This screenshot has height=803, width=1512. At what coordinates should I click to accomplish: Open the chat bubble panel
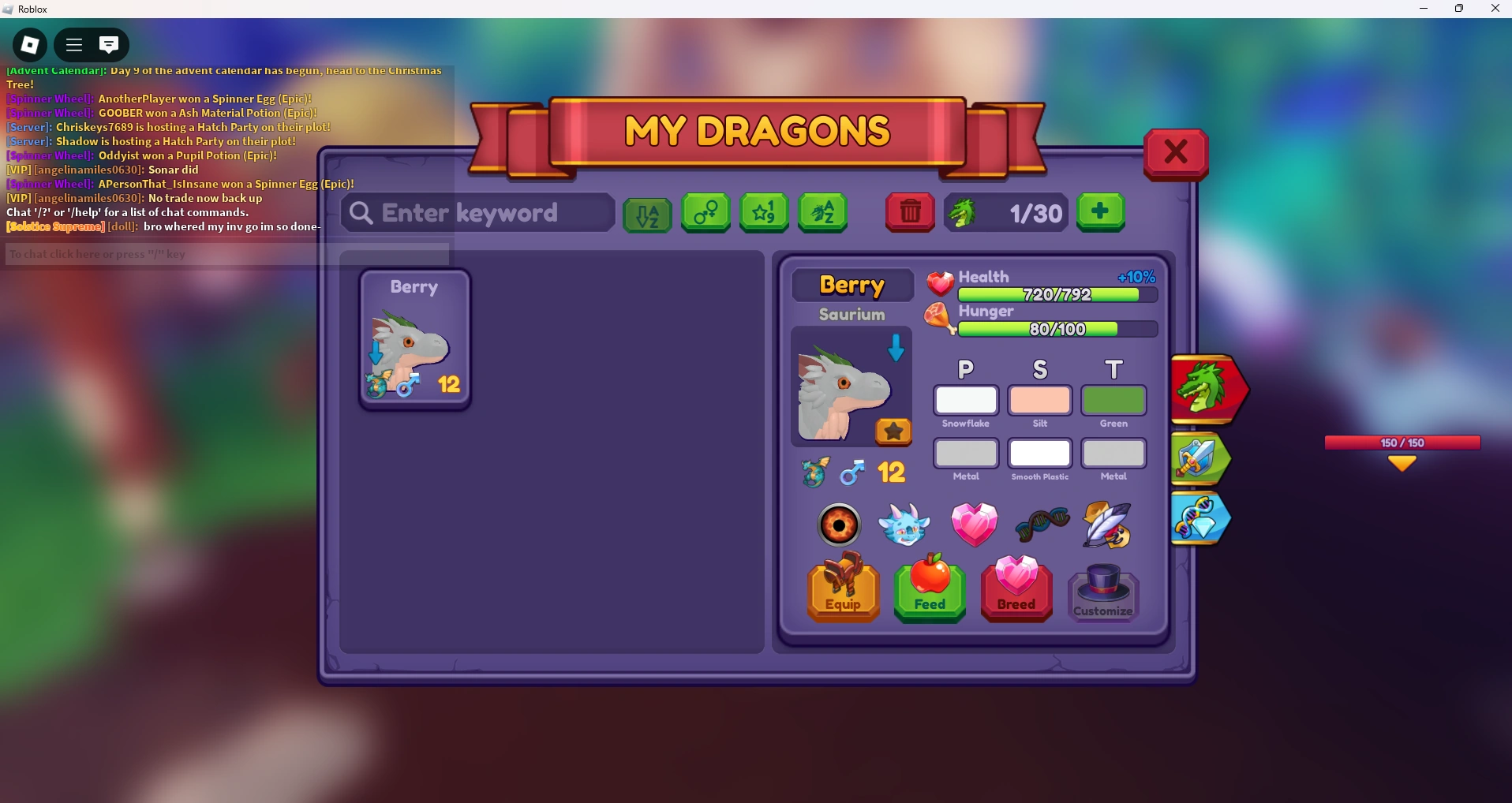[110, 45]
